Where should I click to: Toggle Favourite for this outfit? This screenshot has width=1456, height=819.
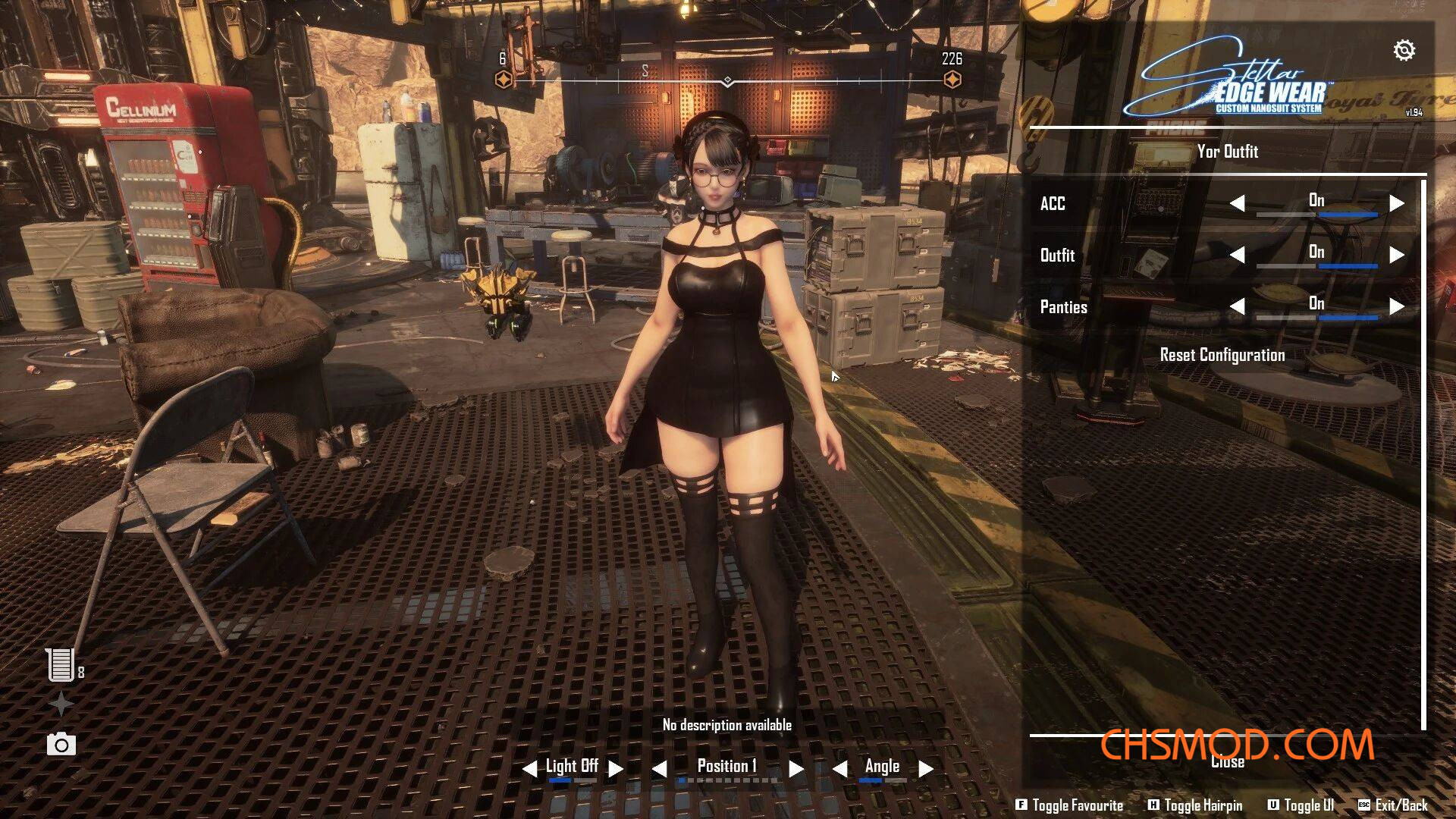pos(1069,805)
